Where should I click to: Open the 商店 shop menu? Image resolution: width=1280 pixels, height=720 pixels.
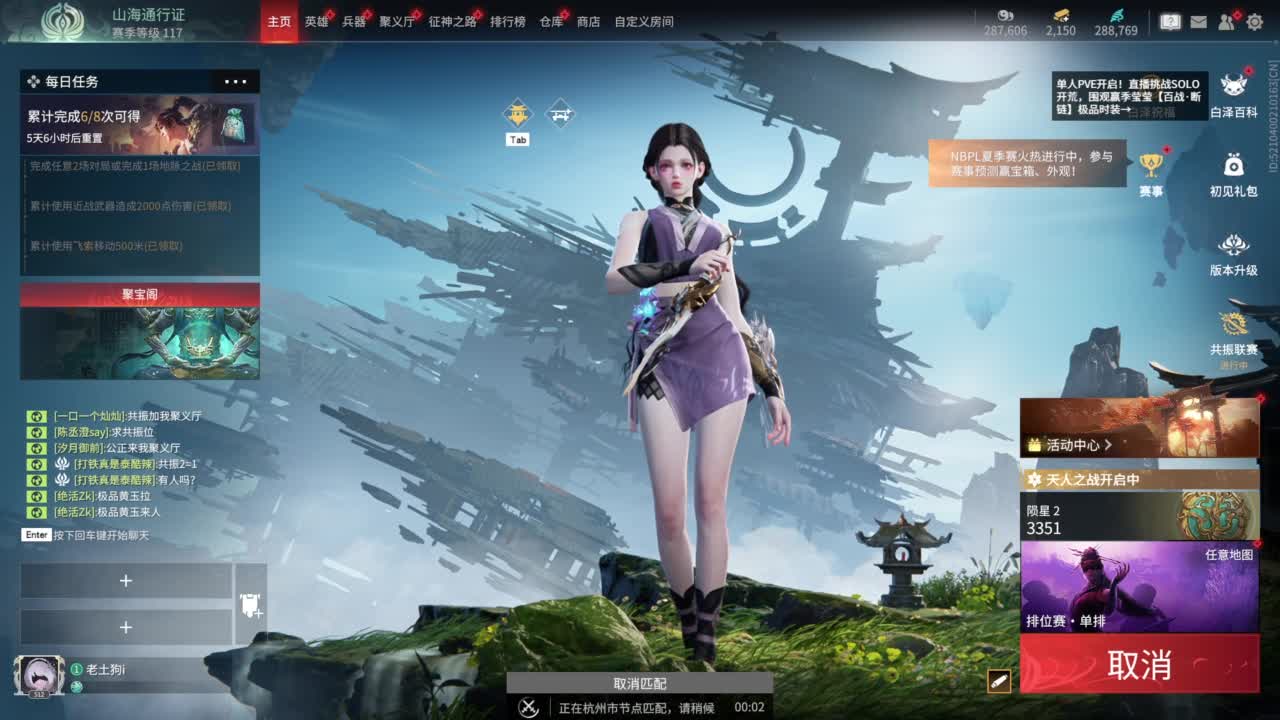click(x=588, y=20)
